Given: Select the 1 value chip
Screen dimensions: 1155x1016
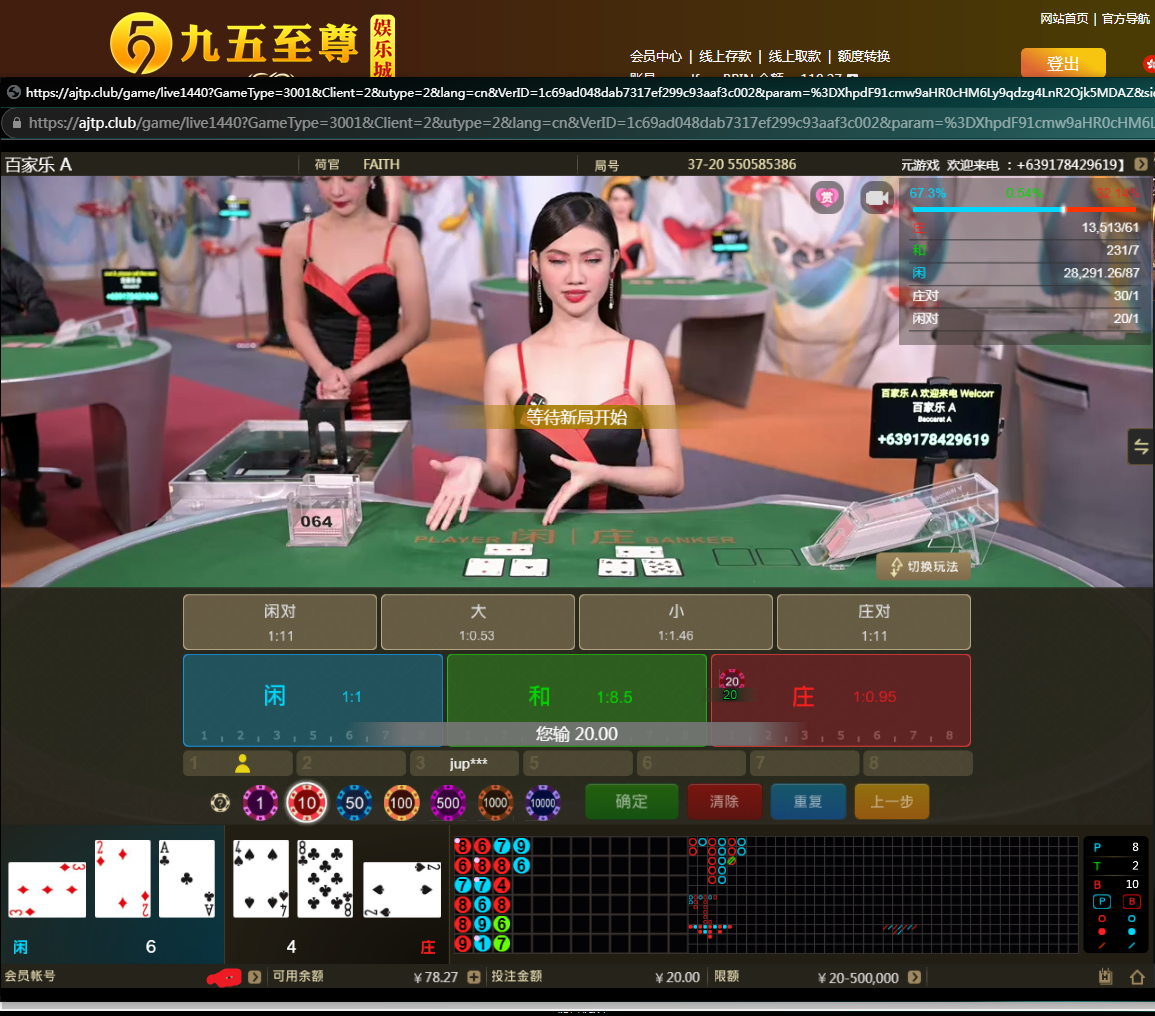Looking at the screenshot, I should point(260,802).
